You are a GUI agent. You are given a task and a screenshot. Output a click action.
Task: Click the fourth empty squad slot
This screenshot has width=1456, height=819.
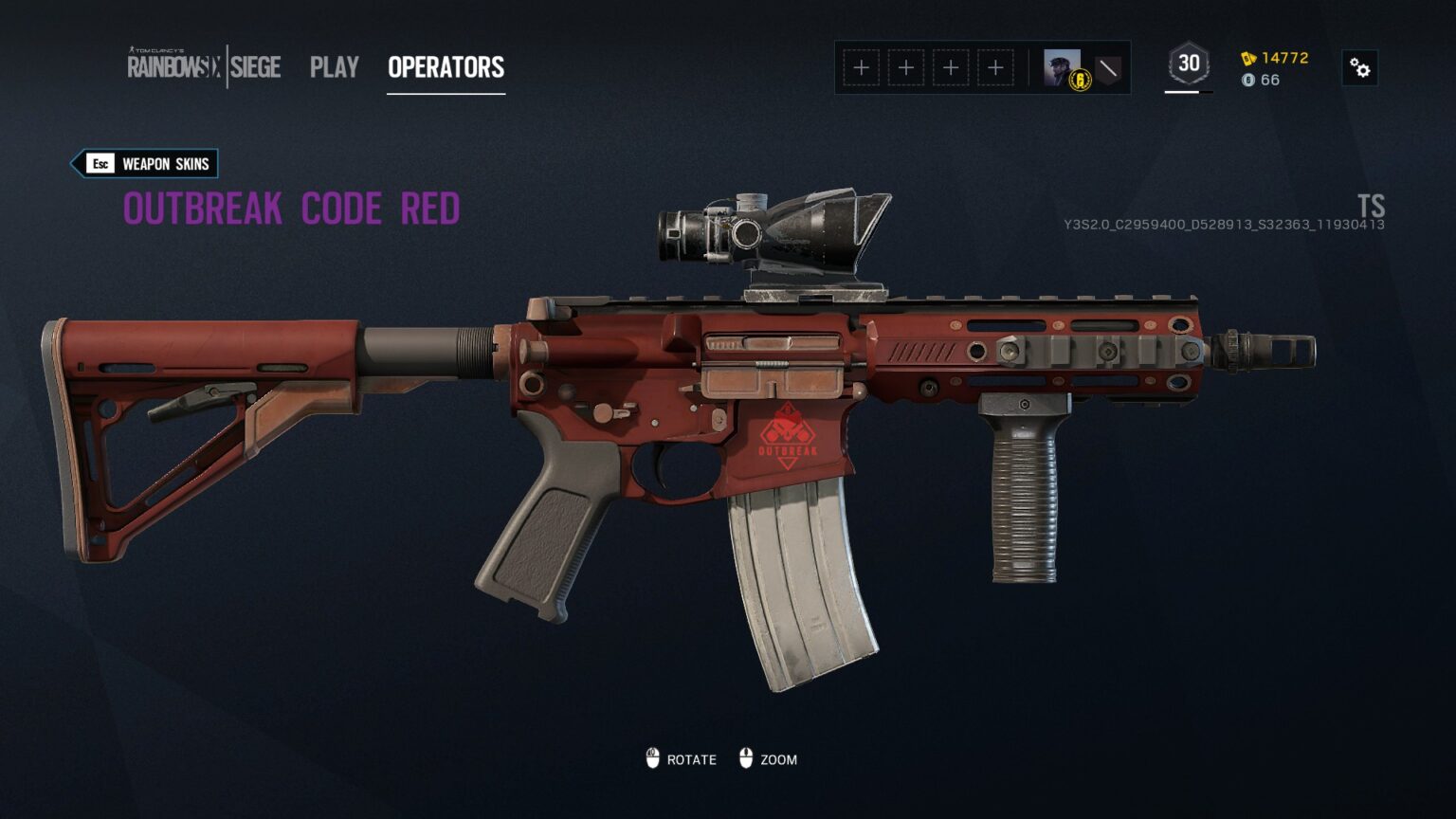coord(994,67)
